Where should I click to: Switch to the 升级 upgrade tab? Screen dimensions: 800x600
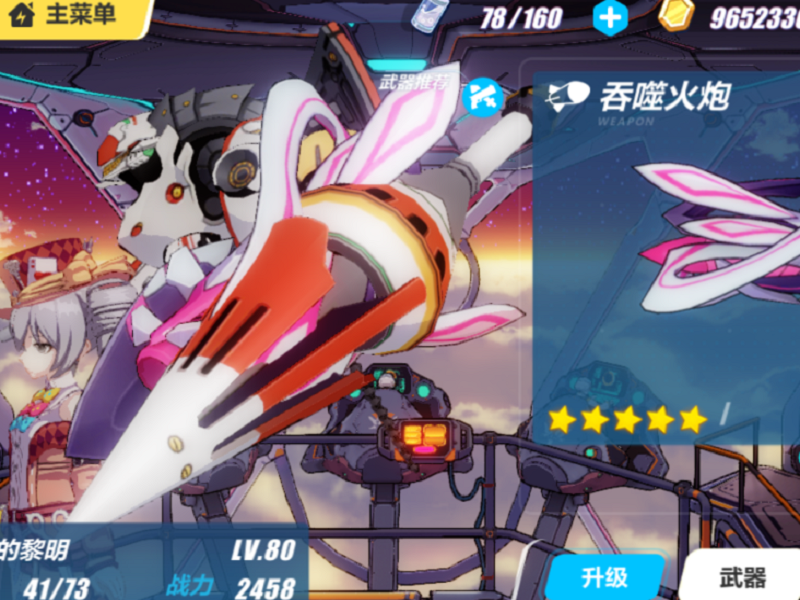click(604, 578)
